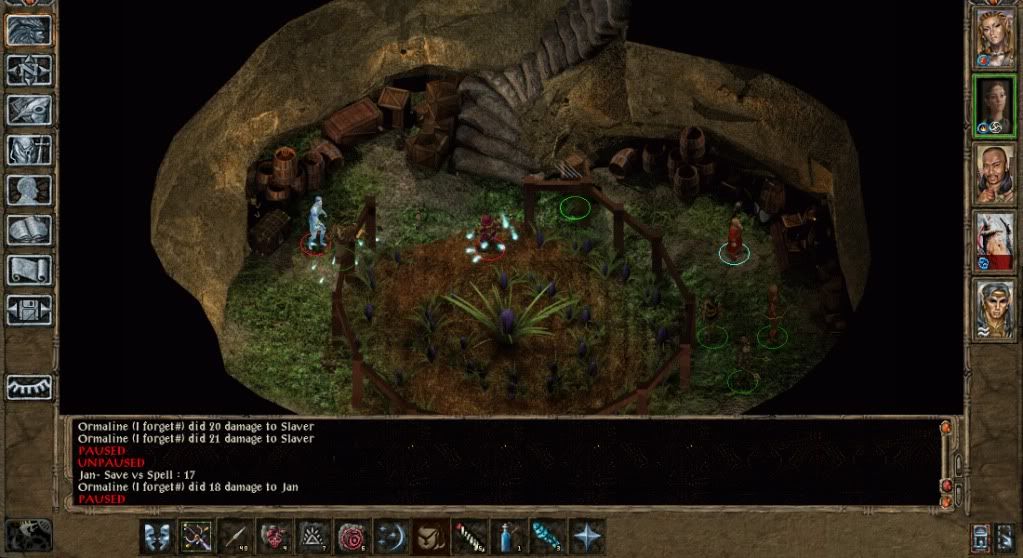Select the bald goateed man portrait
Viewport: 1023px width, 558px height.
coord(995,172)
